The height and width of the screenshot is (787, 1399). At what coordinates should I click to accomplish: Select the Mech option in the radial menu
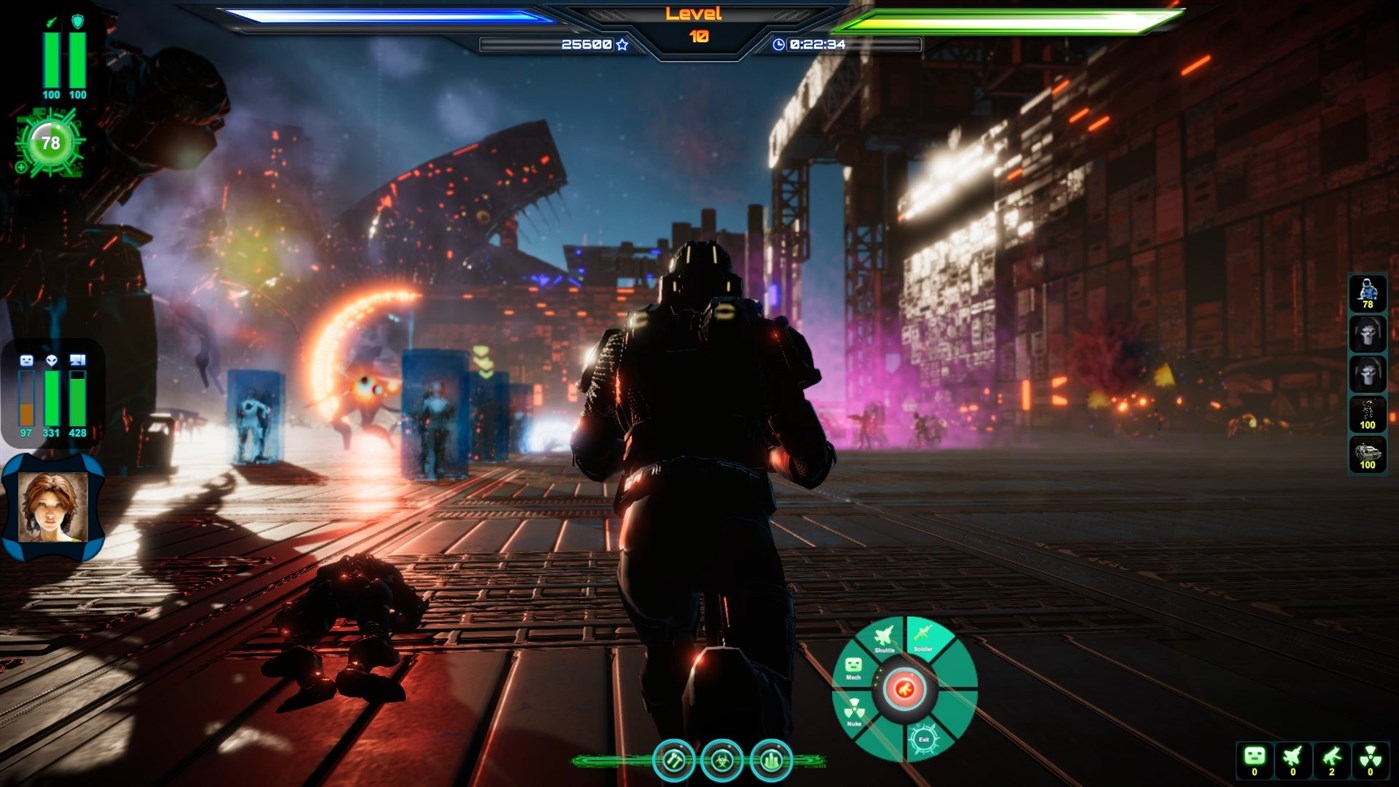tap(852, 664)
